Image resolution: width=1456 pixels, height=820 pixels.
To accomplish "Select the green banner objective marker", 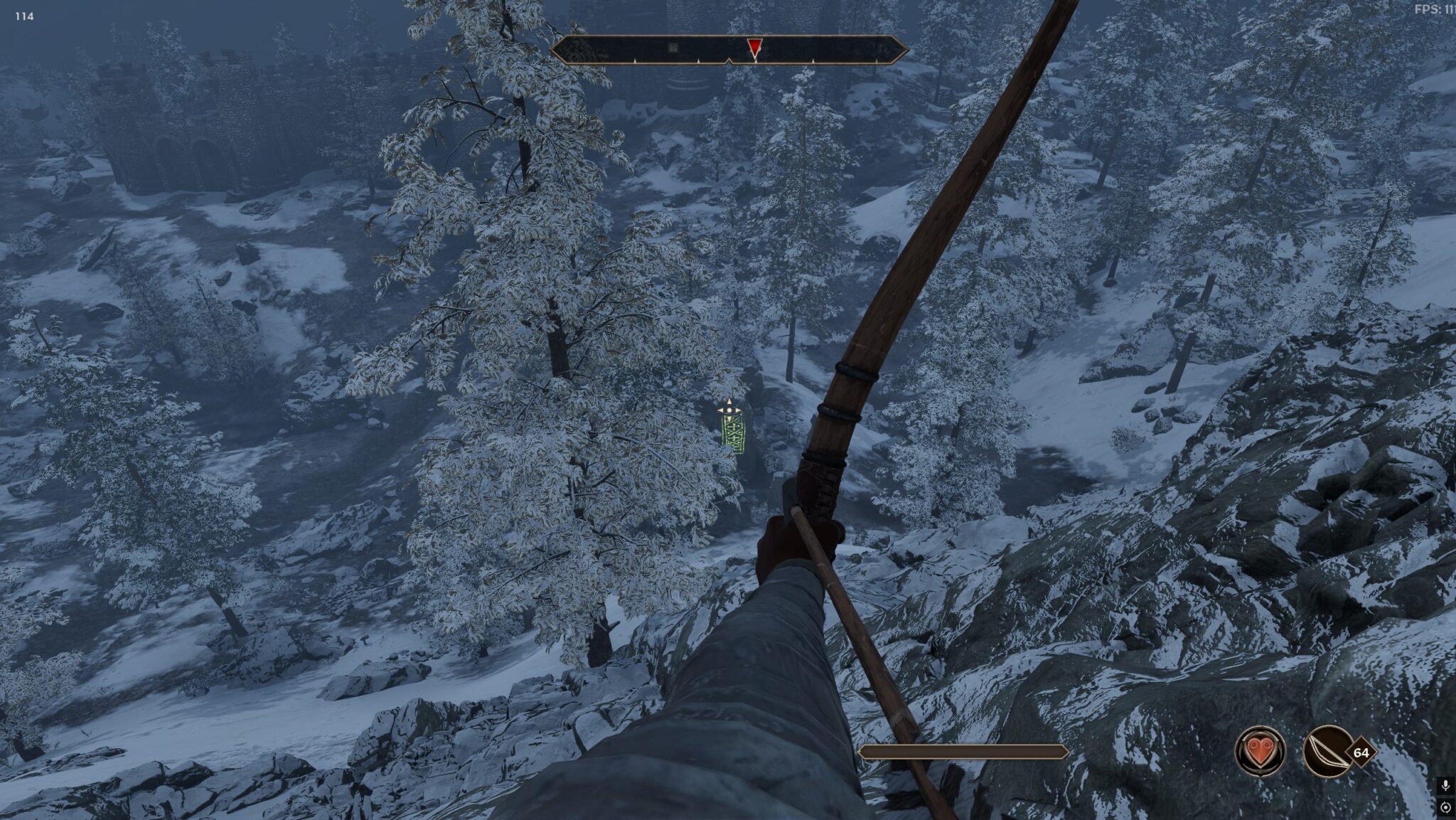I will 733,433.
